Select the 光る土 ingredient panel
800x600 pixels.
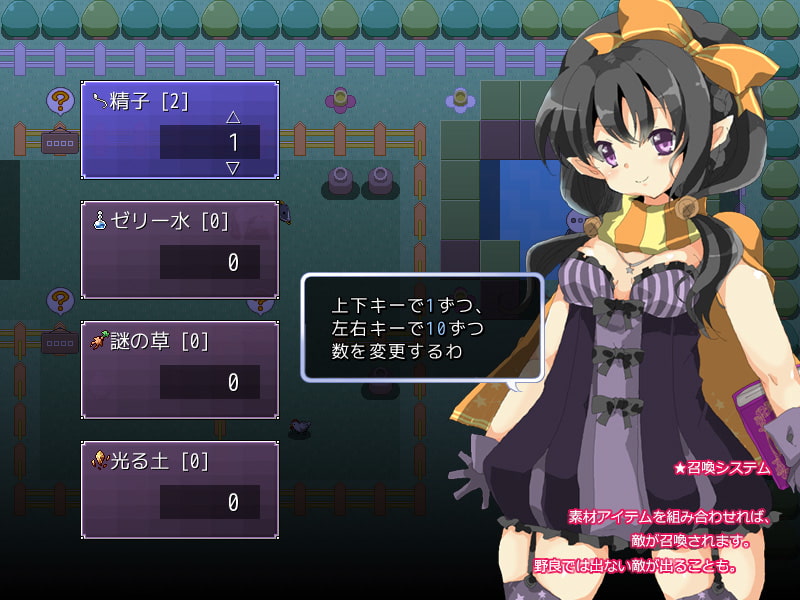179,489
